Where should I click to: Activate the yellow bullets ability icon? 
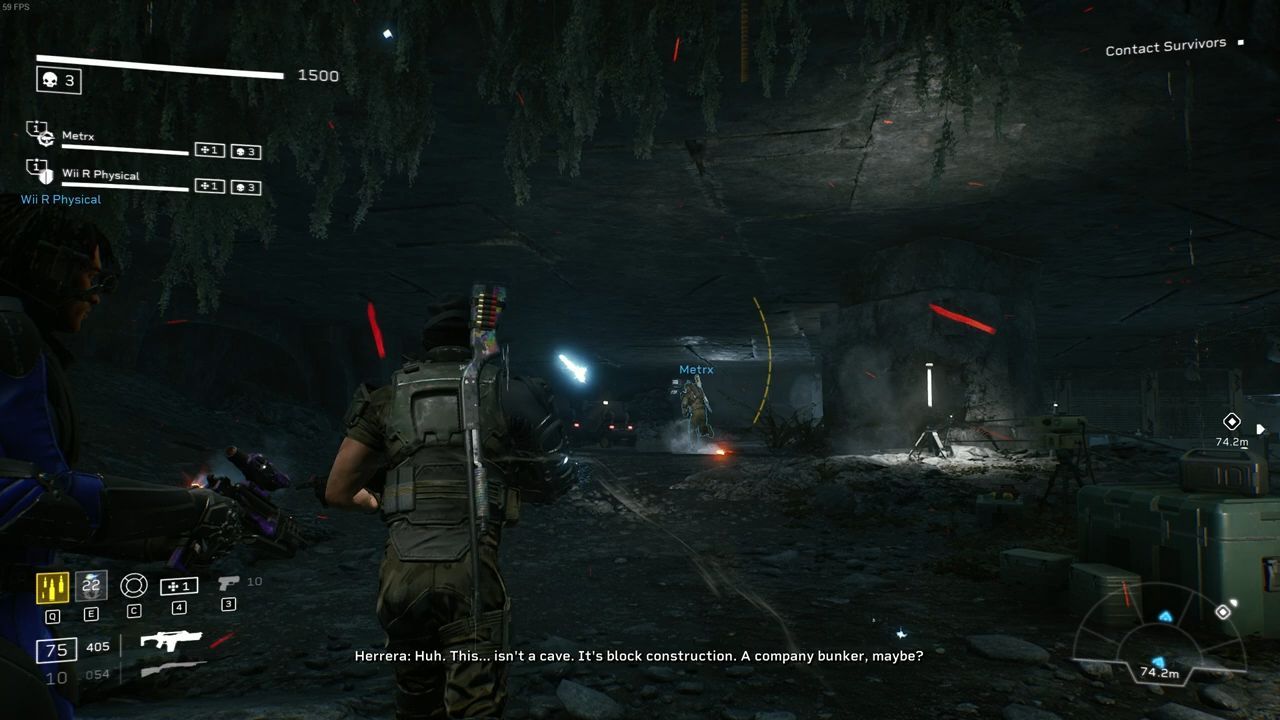(52, 587)
